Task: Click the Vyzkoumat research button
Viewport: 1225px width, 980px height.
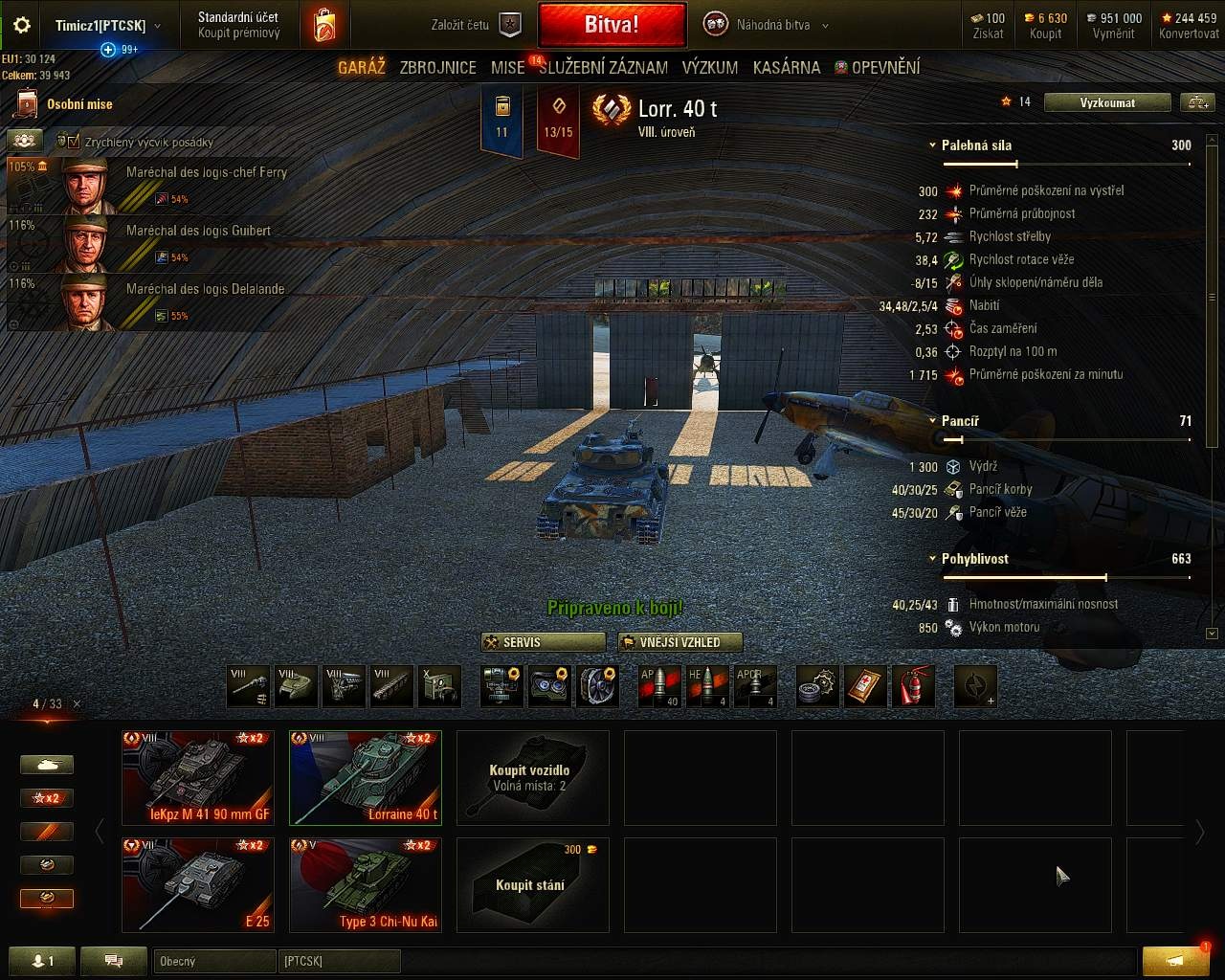Action: coord(1107,102)
